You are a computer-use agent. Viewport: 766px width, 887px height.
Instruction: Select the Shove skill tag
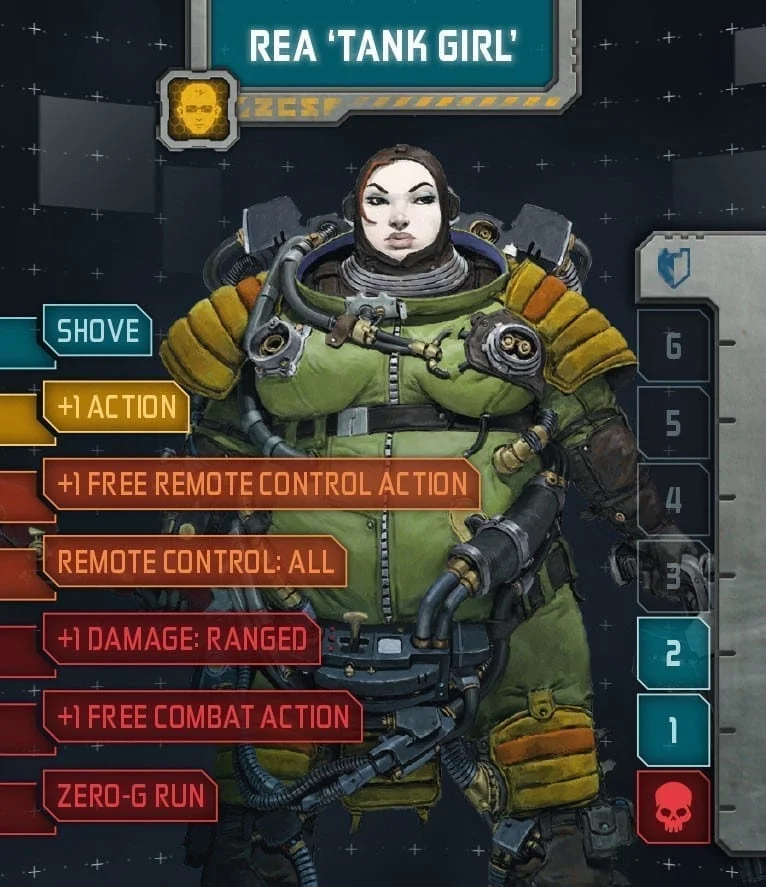click(97, 331)
